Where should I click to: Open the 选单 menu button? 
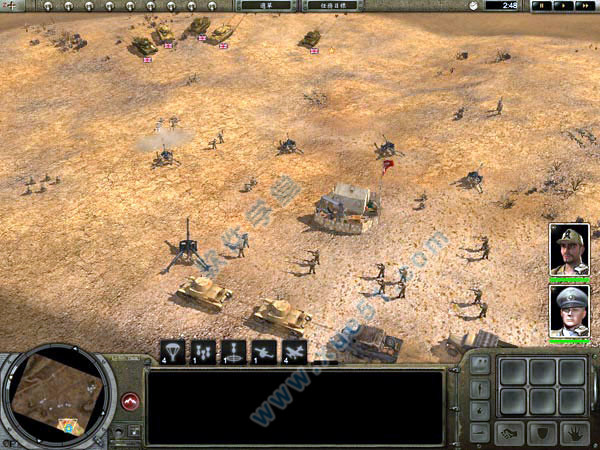[x=267, y=5]
